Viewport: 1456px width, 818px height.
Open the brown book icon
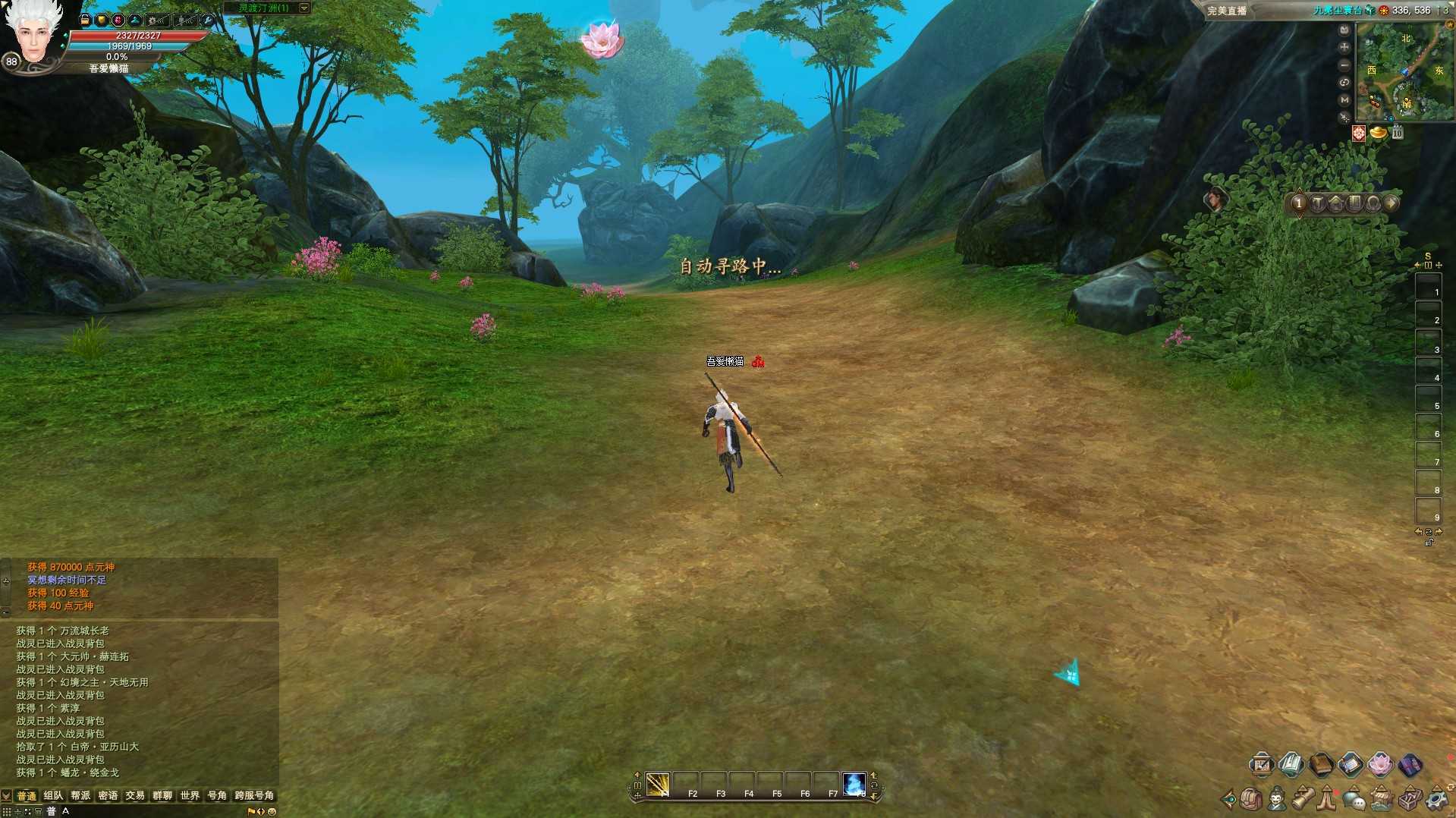[1321, 764]
